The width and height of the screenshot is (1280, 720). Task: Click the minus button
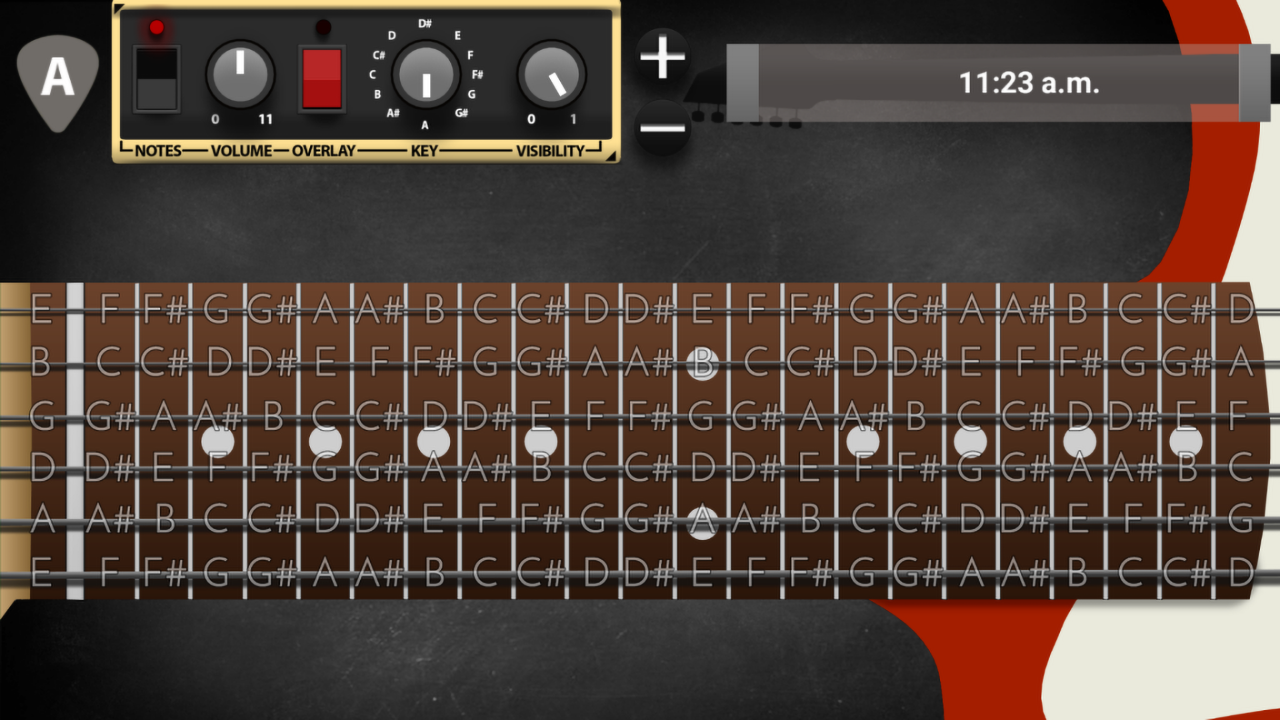coord(663,128)
